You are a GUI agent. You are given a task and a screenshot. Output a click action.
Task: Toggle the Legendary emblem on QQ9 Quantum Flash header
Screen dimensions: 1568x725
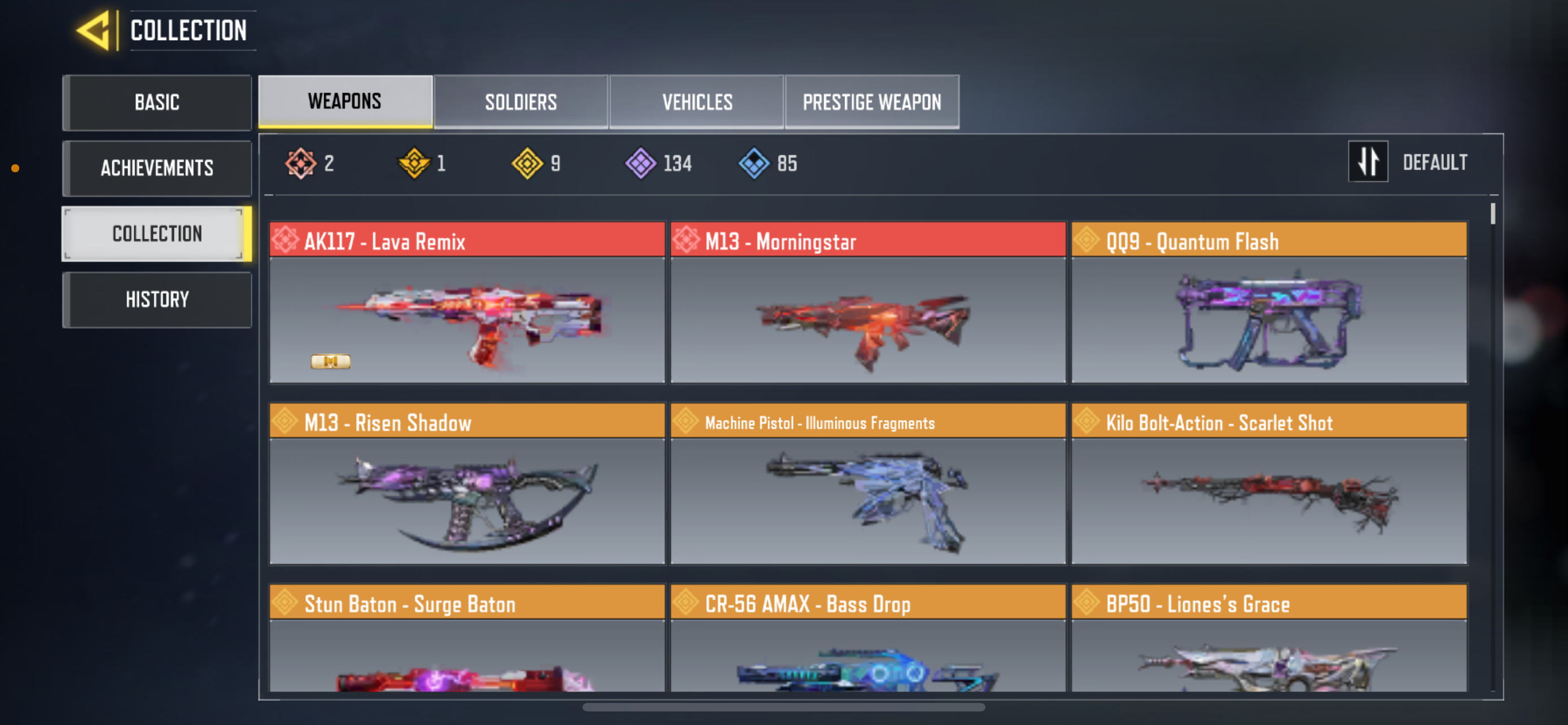click(1088, 241)
